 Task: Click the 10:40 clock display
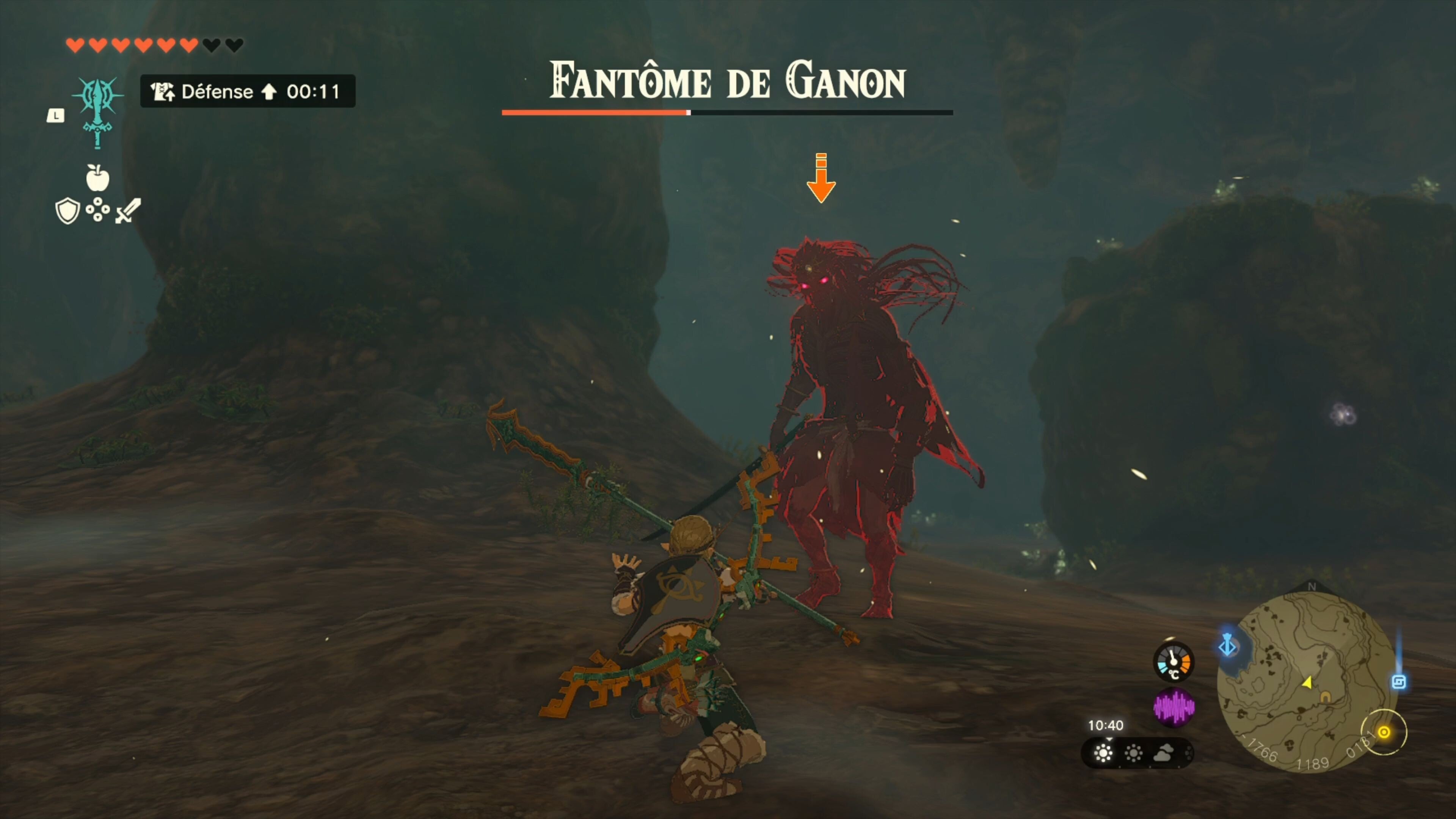pyautogui.click(x=1106, y=726)
